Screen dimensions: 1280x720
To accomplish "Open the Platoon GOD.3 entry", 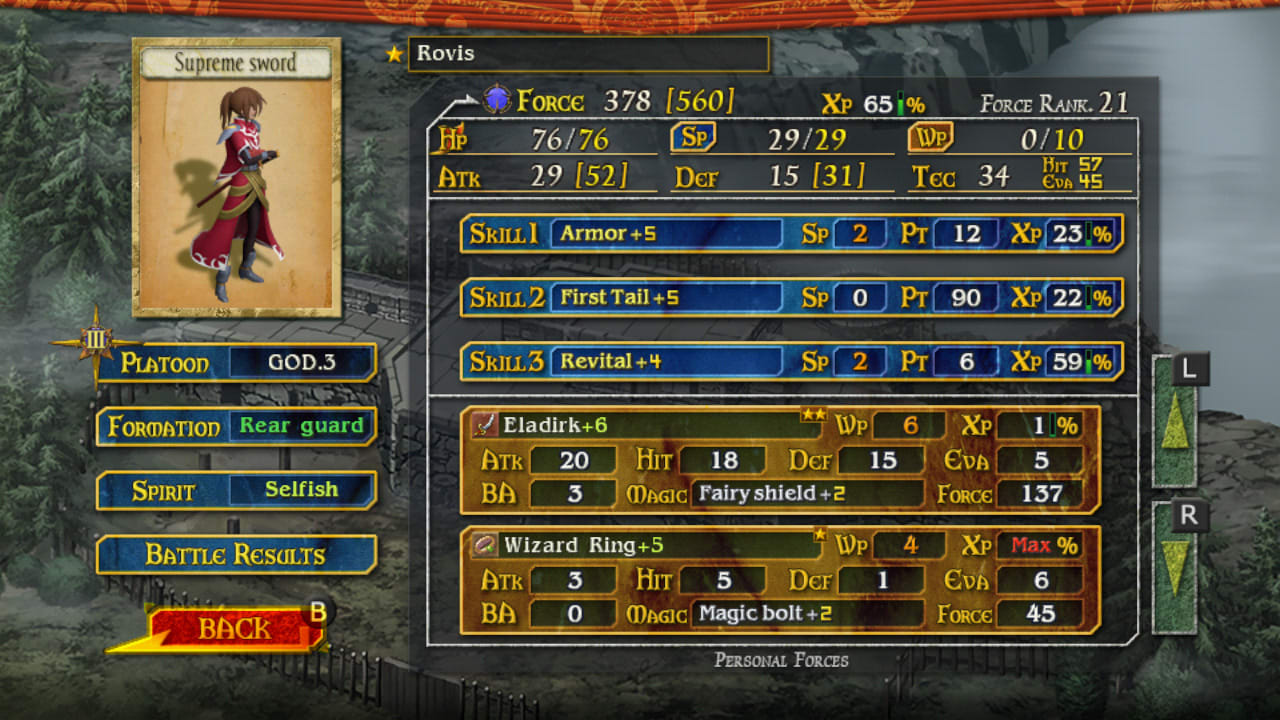I will click(301, 362).
